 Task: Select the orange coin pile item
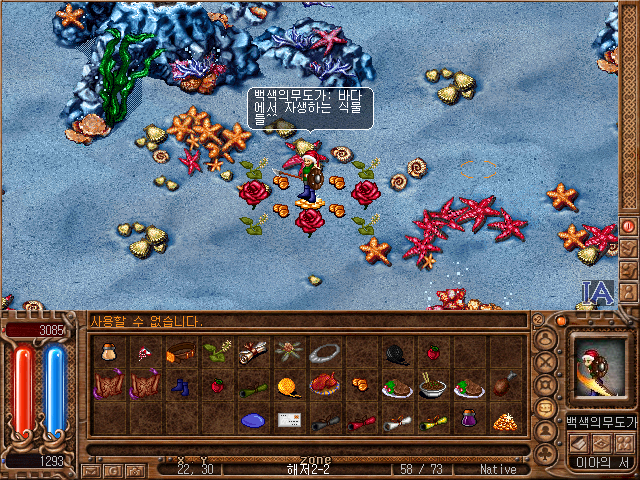click(x=505, y=418)
